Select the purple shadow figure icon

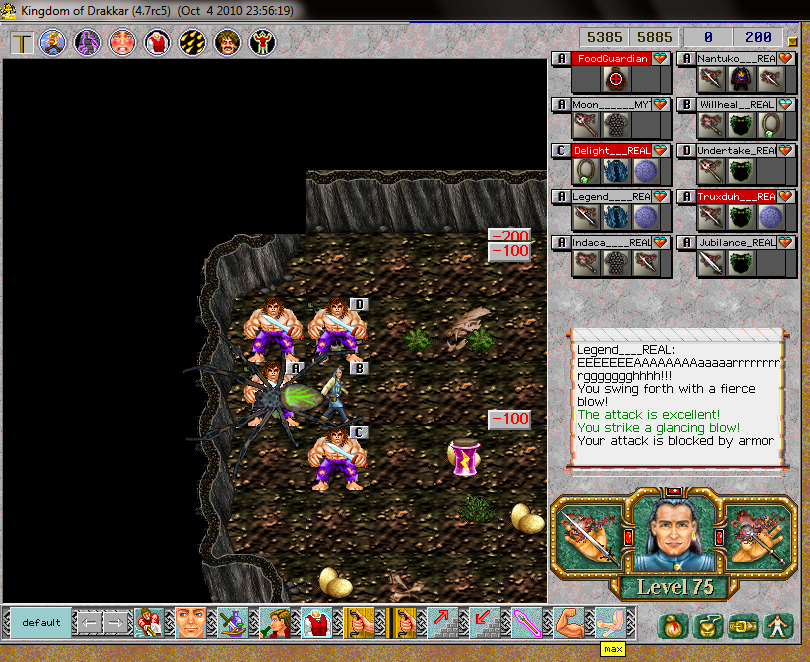tap(88, 43)
